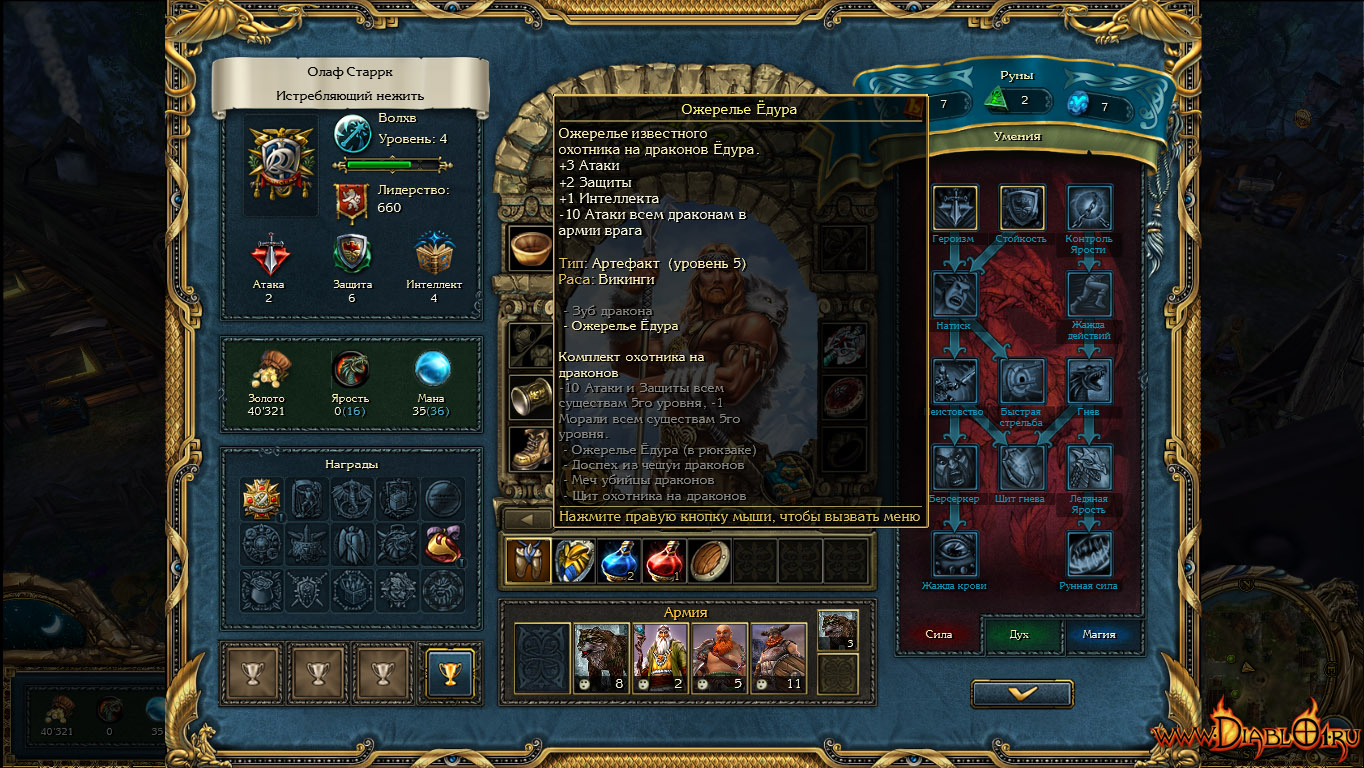Screen dimensions: 1364x768
Task: Click the Контроль Ярости skill icon
Action: 1089,208
